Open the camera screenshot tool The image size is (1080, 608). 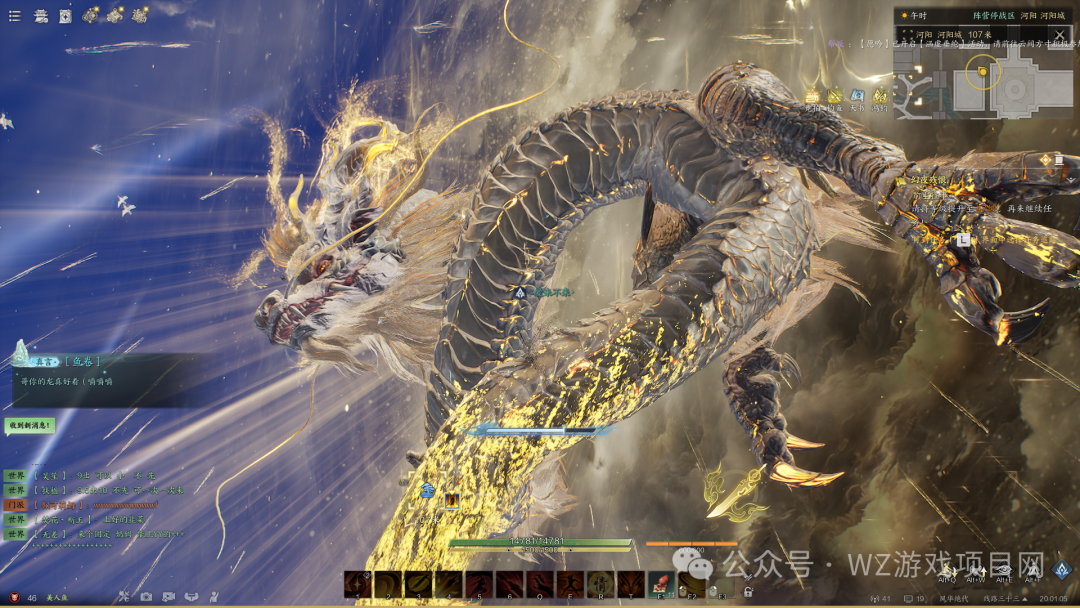tap(146, 597)
